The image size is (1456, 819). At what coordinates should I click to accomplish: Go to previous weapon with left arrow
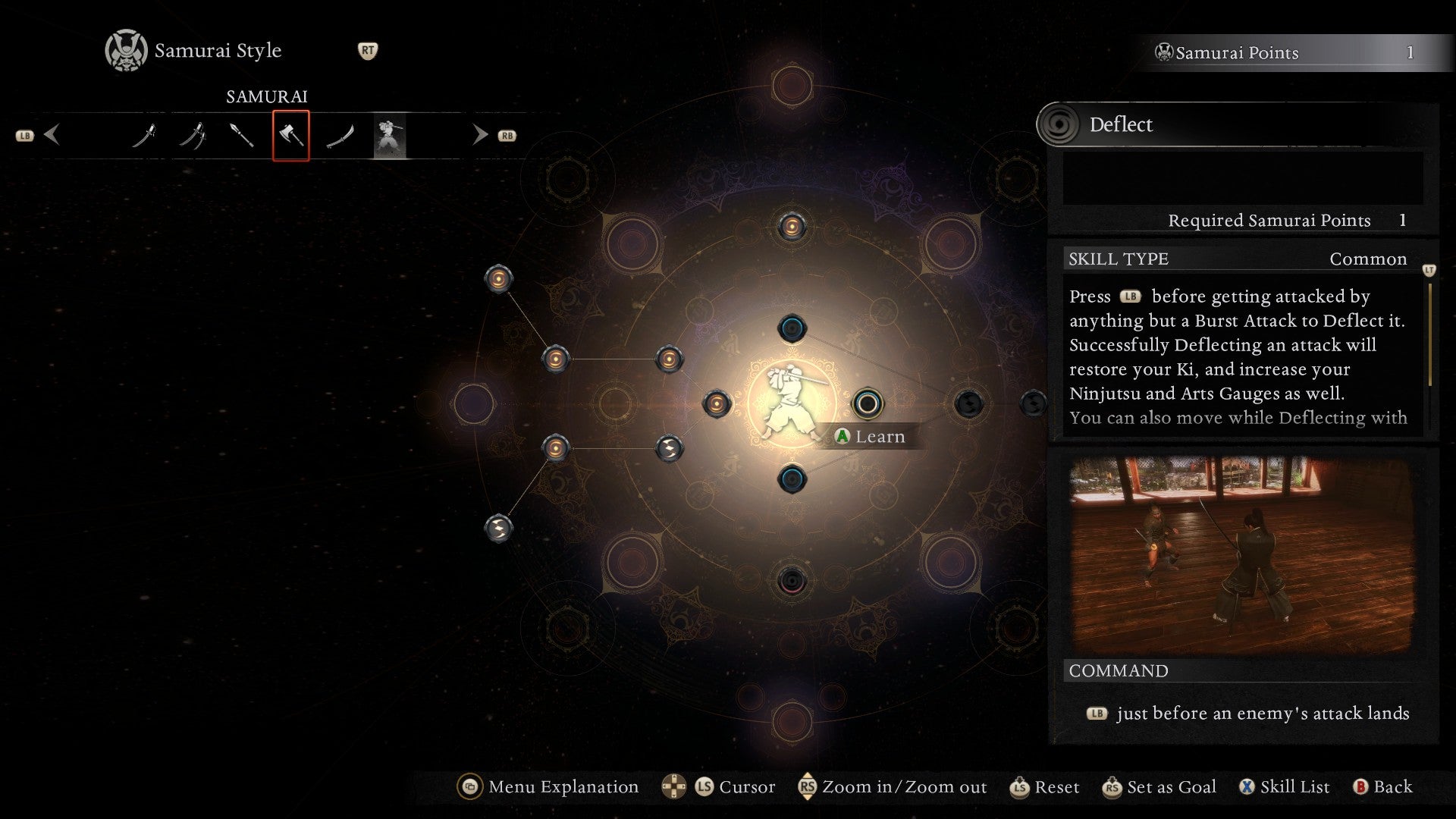coord(52,136)
